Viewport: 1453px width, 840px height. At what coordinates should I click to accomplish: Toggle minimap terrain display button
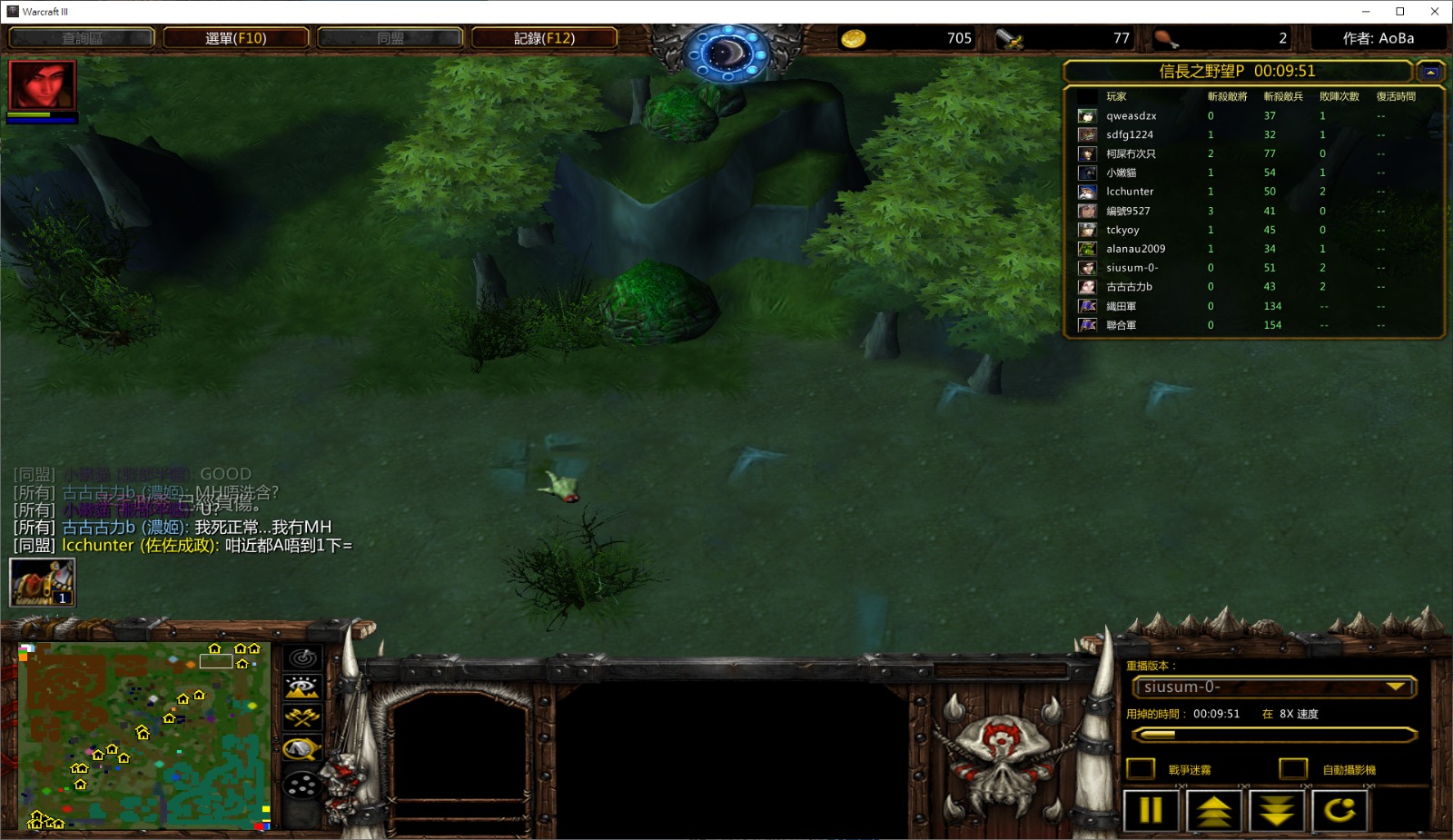pyautogui.click(x=302, y=687)
